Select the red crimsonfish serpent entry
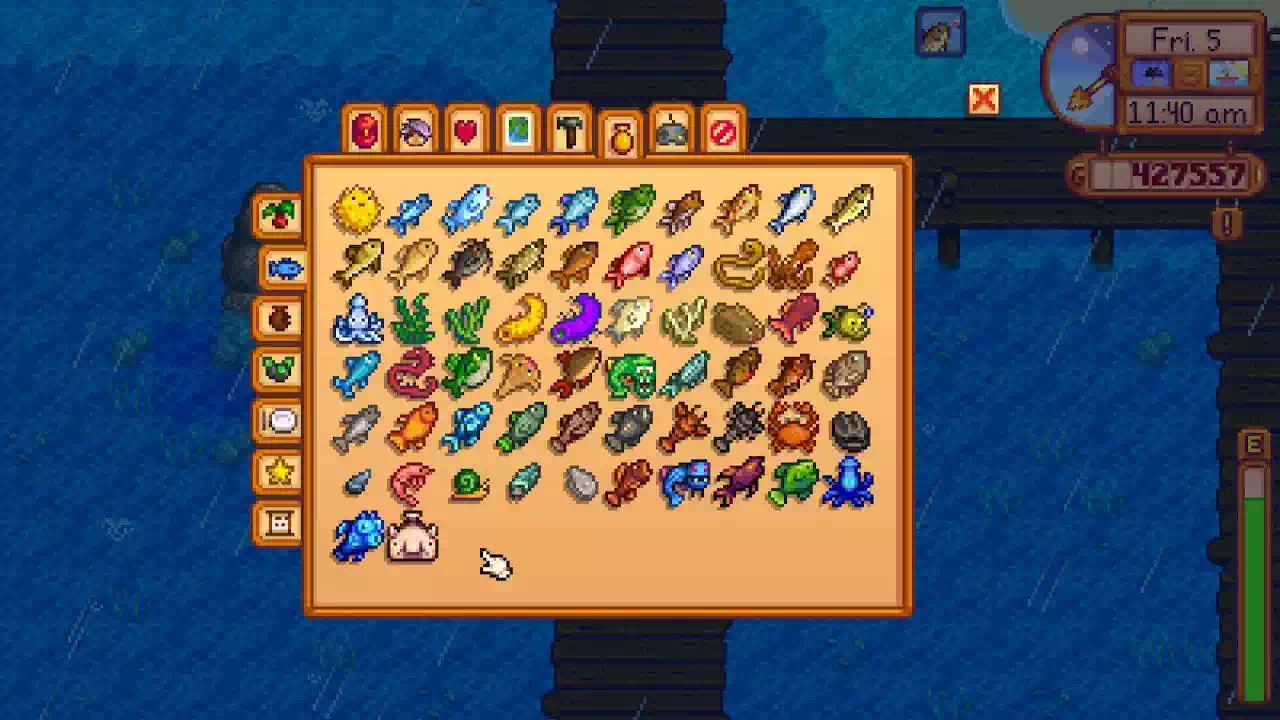Image resolution: width=1280 pixels, height=720 pixels. click(412, 373)
